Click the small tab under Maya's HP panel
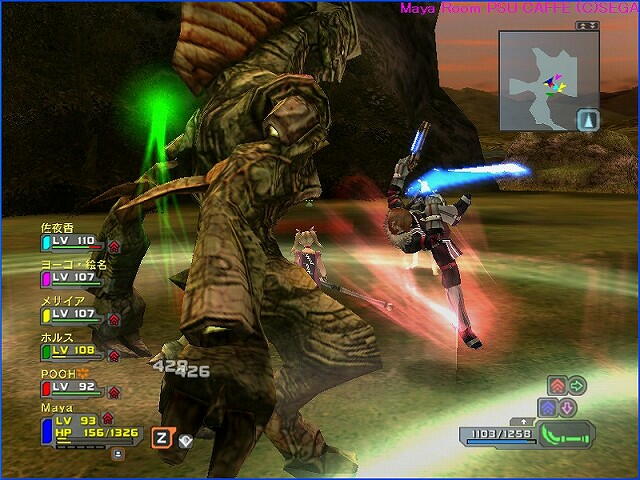 click(118, 453)
